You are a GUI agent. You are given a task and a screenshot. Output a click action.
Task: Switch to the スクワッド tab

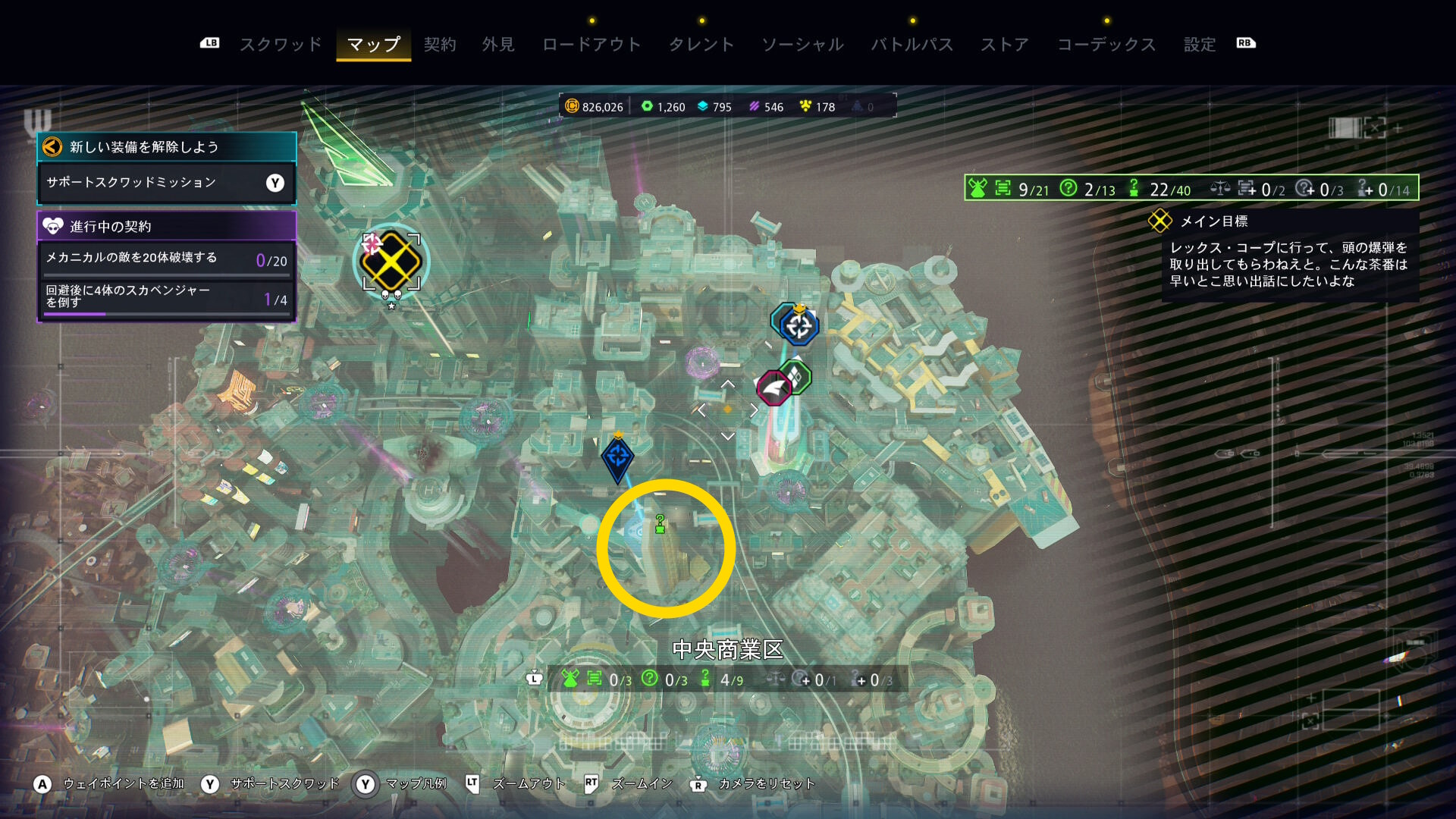pyautogui.click(x=281, y=45)
